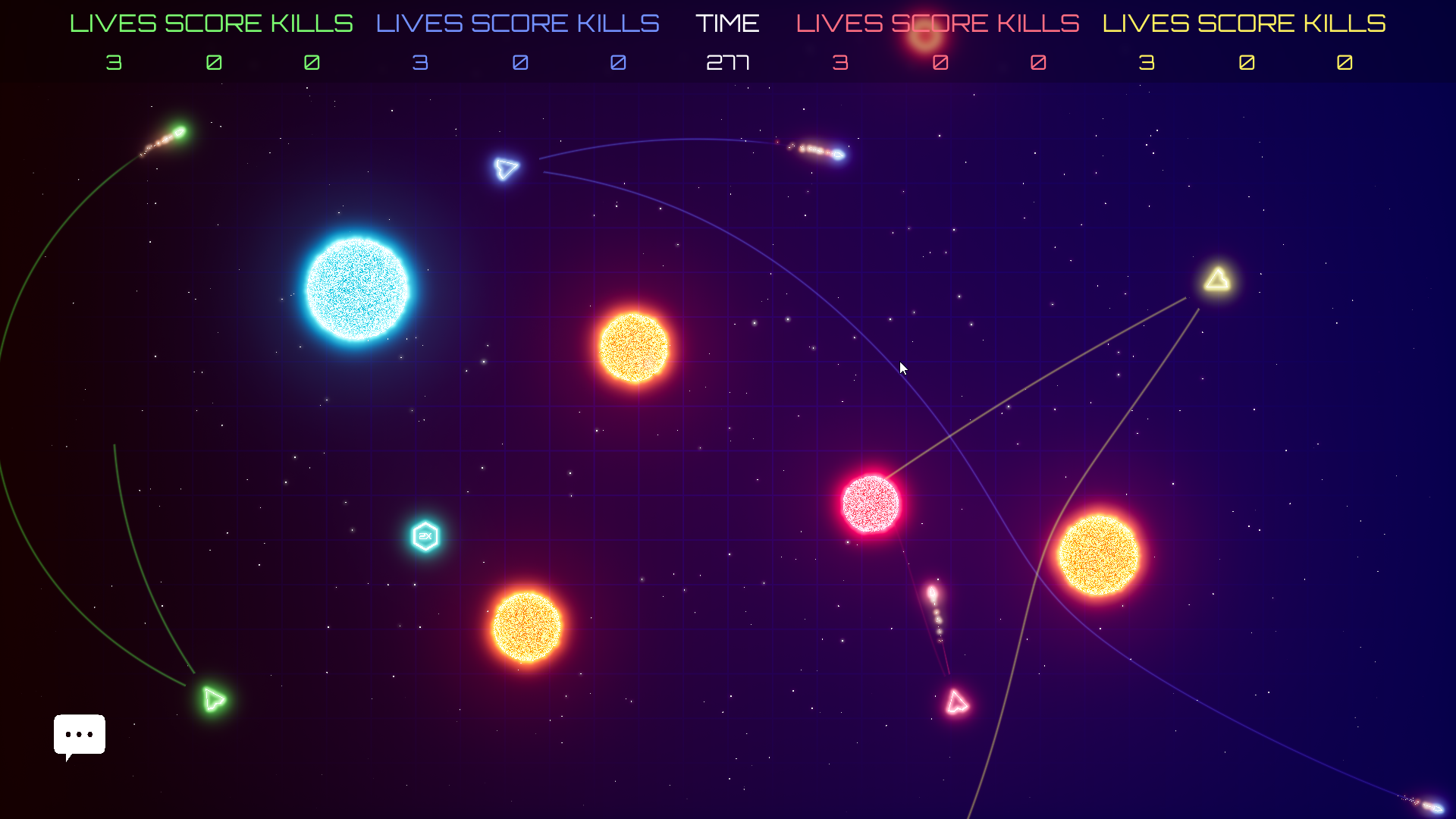Viewport: 1456px width, 819px height.
Task: Click the match timer showing 277
Action: [x=728, y=64]
